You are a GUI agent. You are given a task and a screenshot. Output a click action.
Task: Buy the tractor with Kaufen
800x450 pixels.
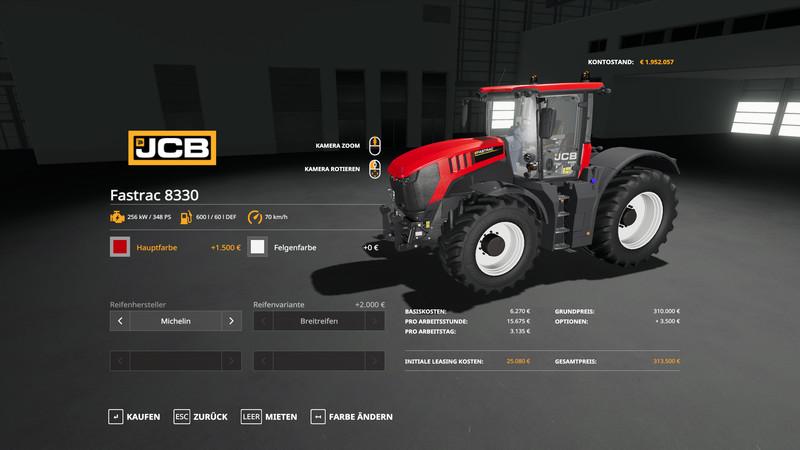tap(134, 416)
